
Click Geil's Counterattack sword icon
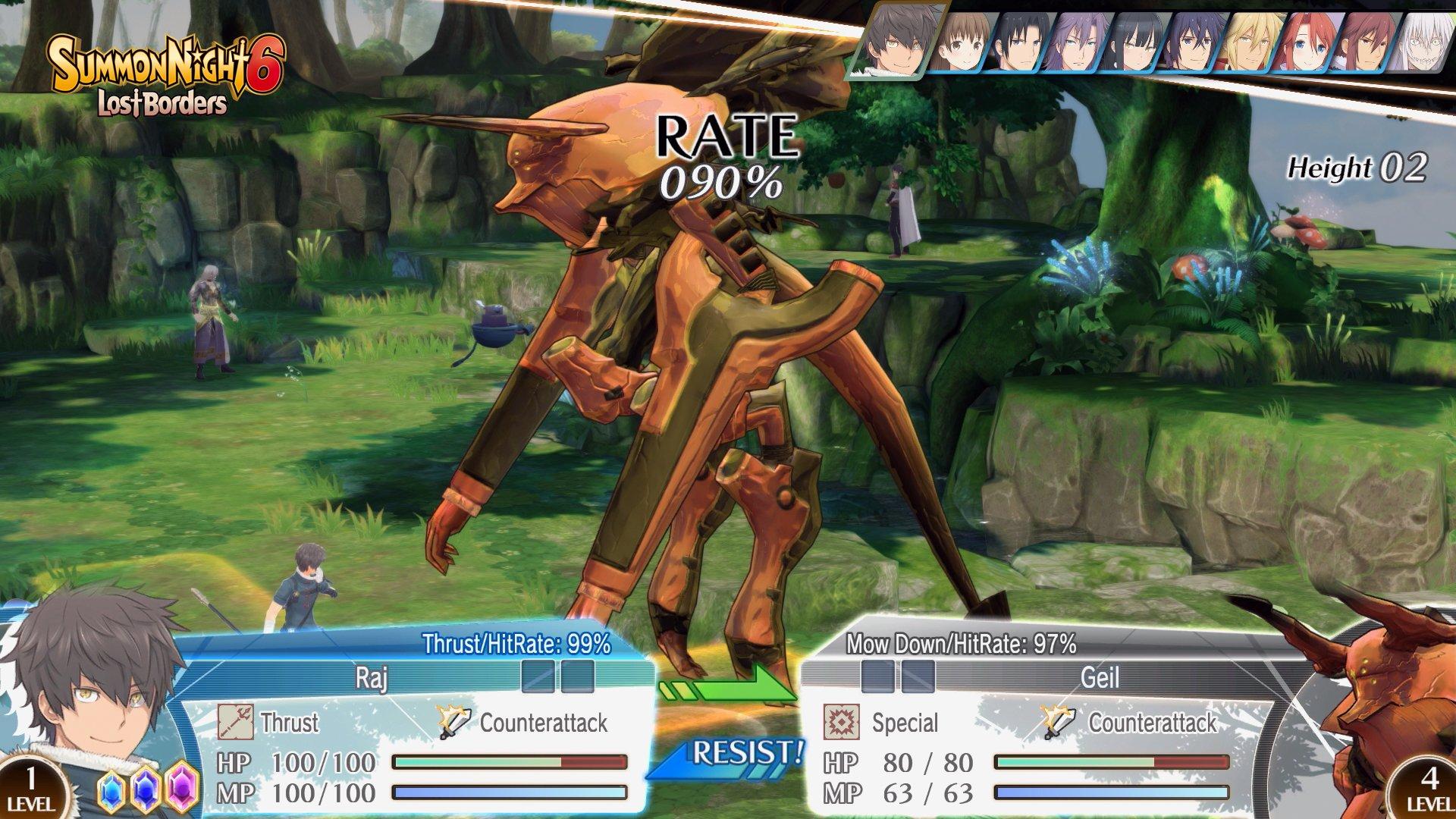1056,722
